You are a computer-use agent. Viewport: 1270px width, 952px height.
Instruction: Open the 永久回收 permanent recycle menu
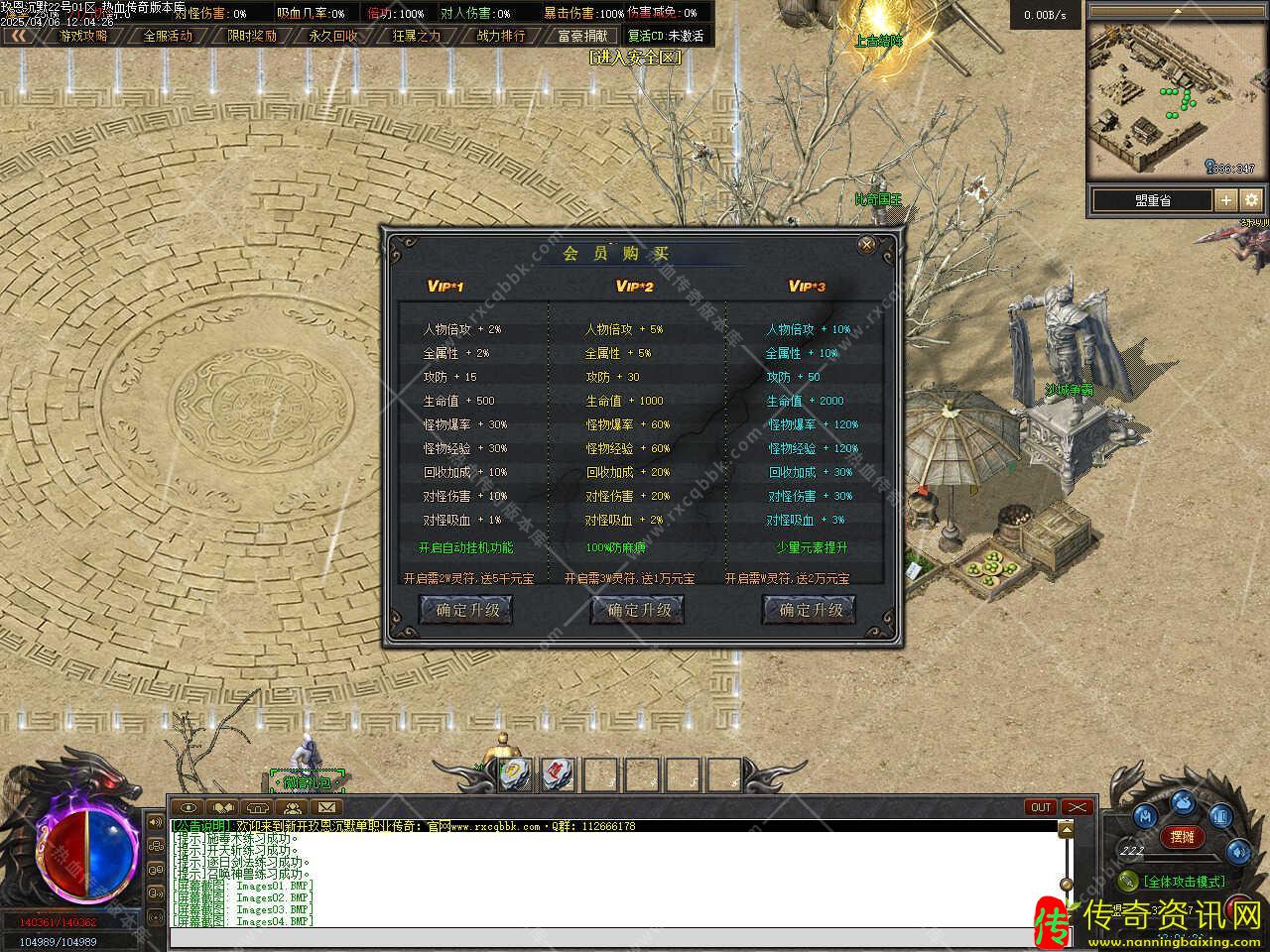coord(334,36)
